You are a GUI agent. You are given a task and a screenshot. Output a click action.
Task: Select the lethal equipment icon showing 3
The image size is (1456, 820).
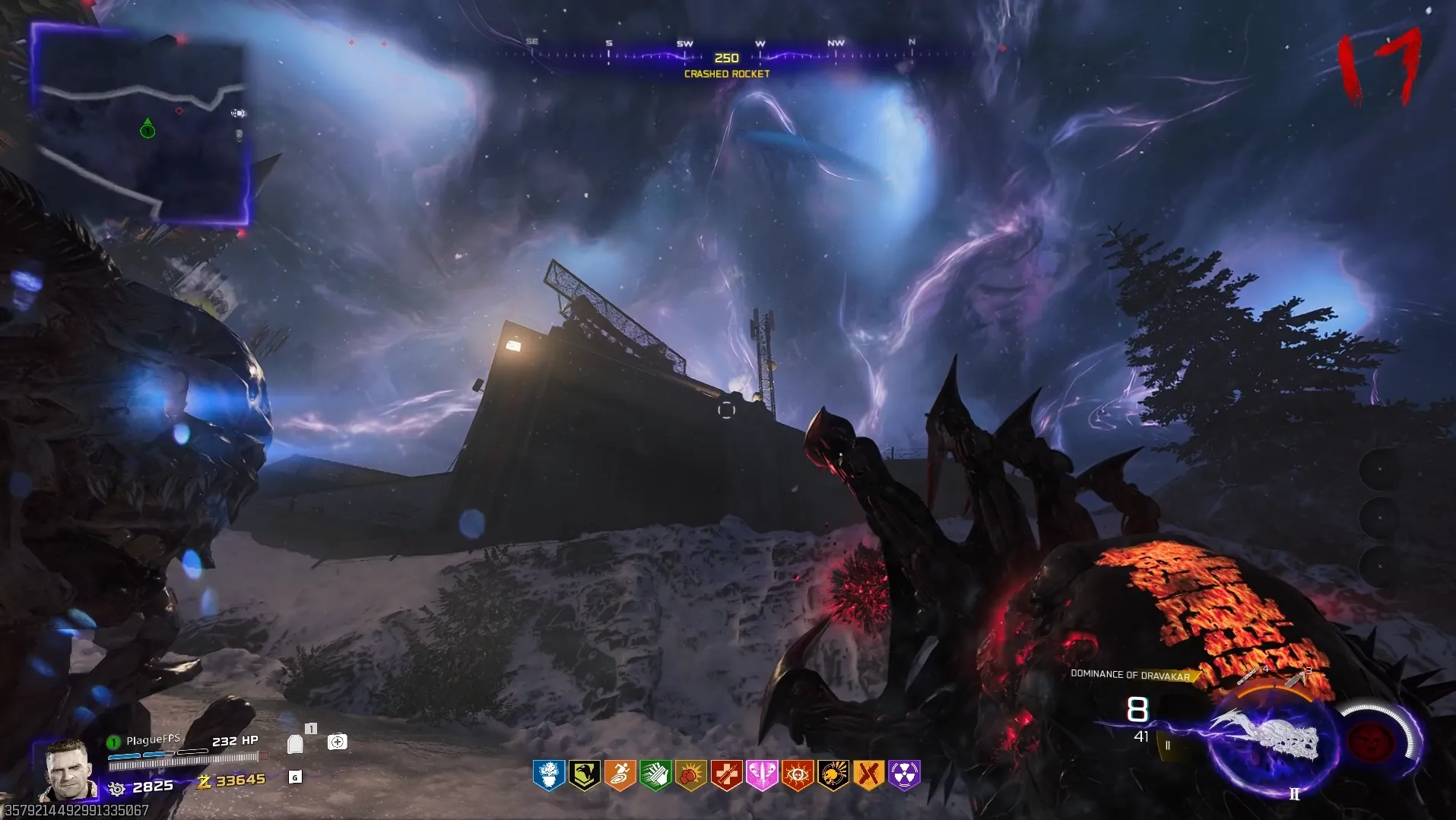tap(1296, 676)
